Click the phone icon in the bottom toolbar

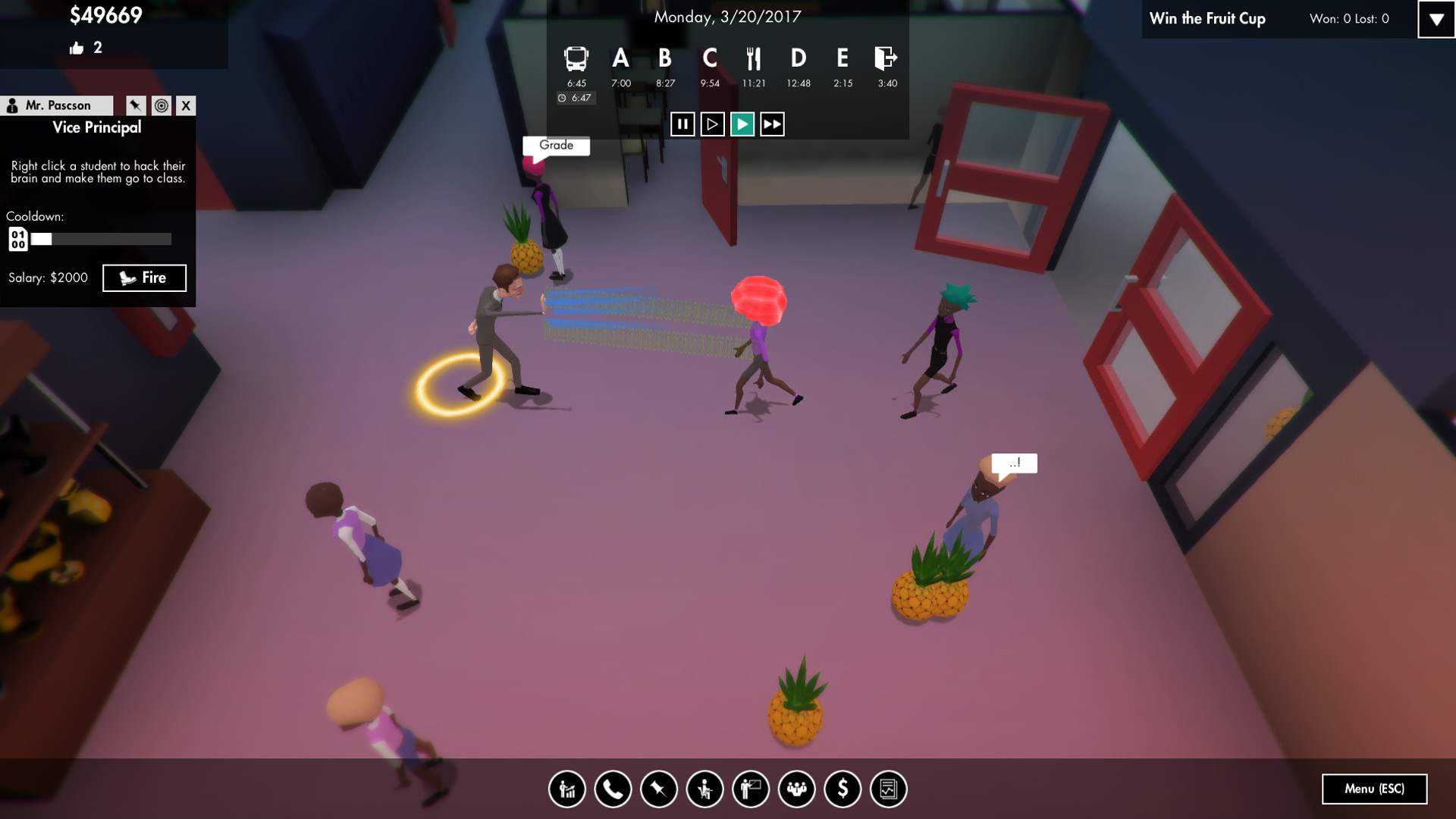(612, 789)
